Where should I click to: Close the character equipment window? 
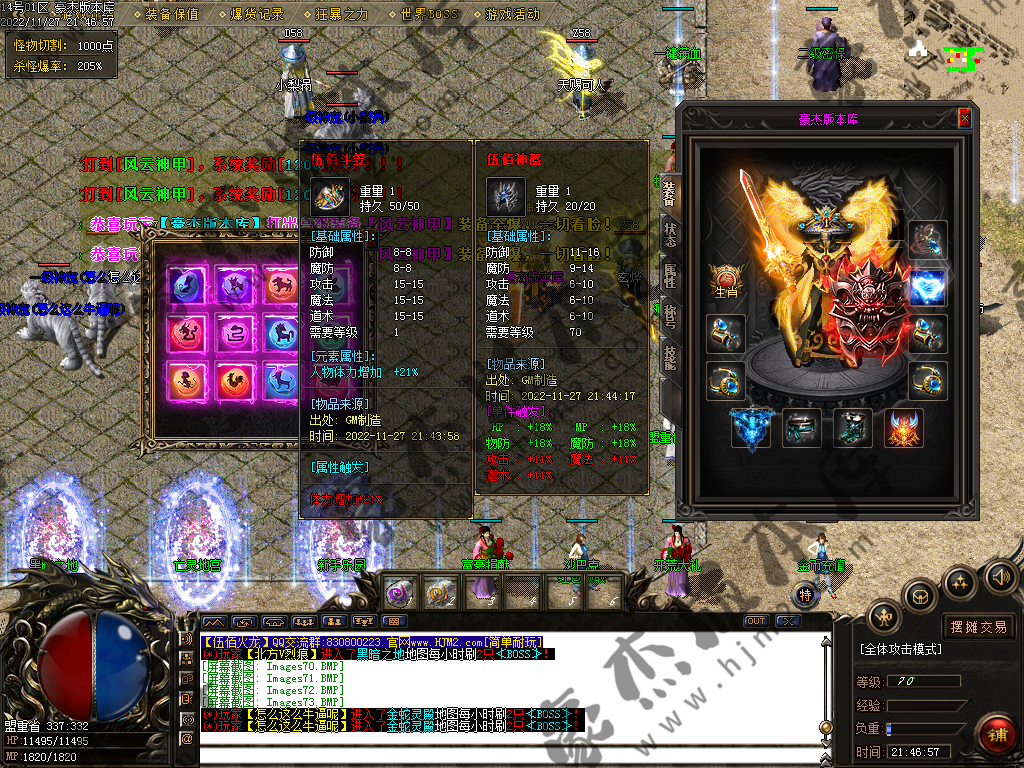[964, 118]
